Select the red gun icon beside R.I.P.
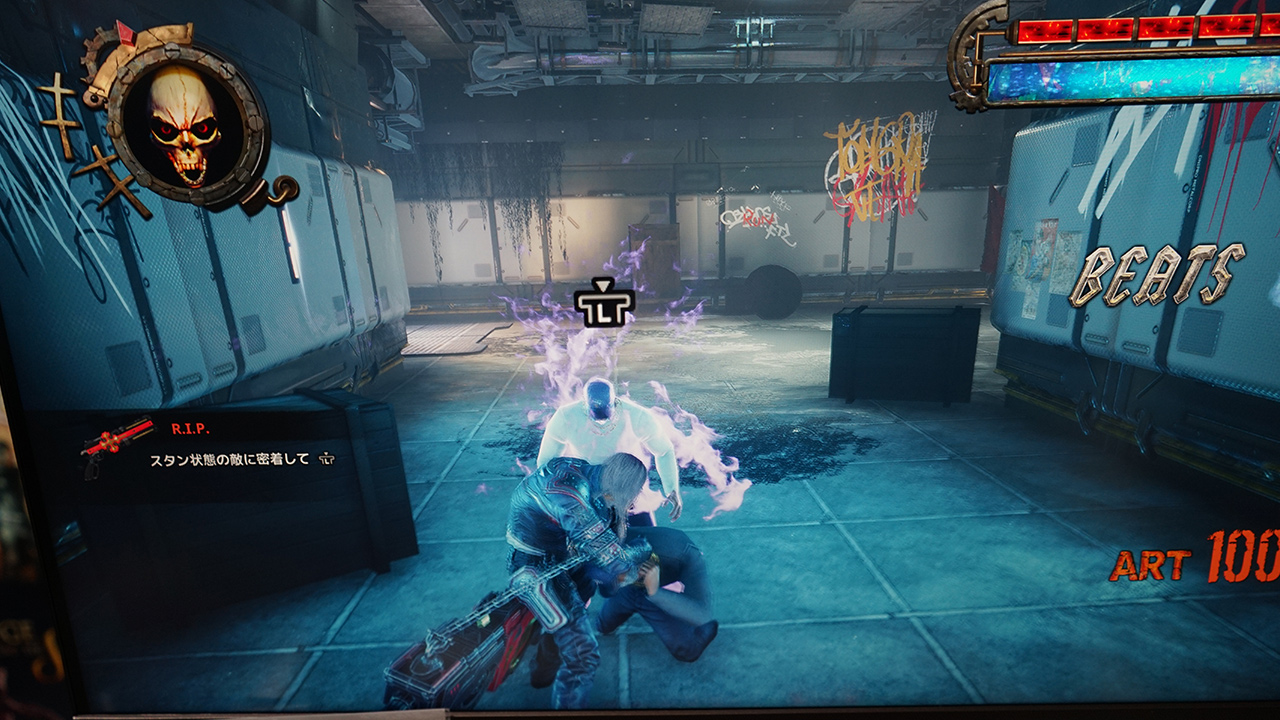This screenshot has width=1280, height=720. tap(118, 443)
